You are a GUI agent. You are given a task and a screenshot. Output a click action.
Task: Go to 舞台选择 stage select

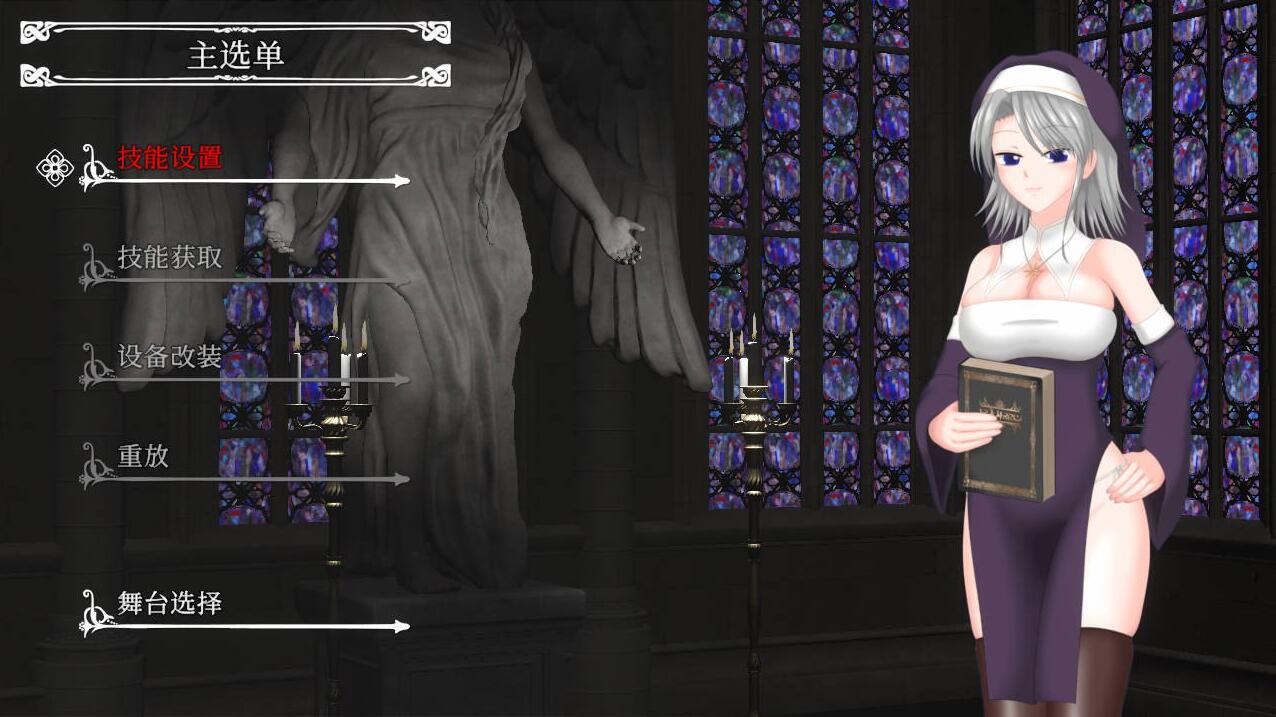tap(170, 604)
